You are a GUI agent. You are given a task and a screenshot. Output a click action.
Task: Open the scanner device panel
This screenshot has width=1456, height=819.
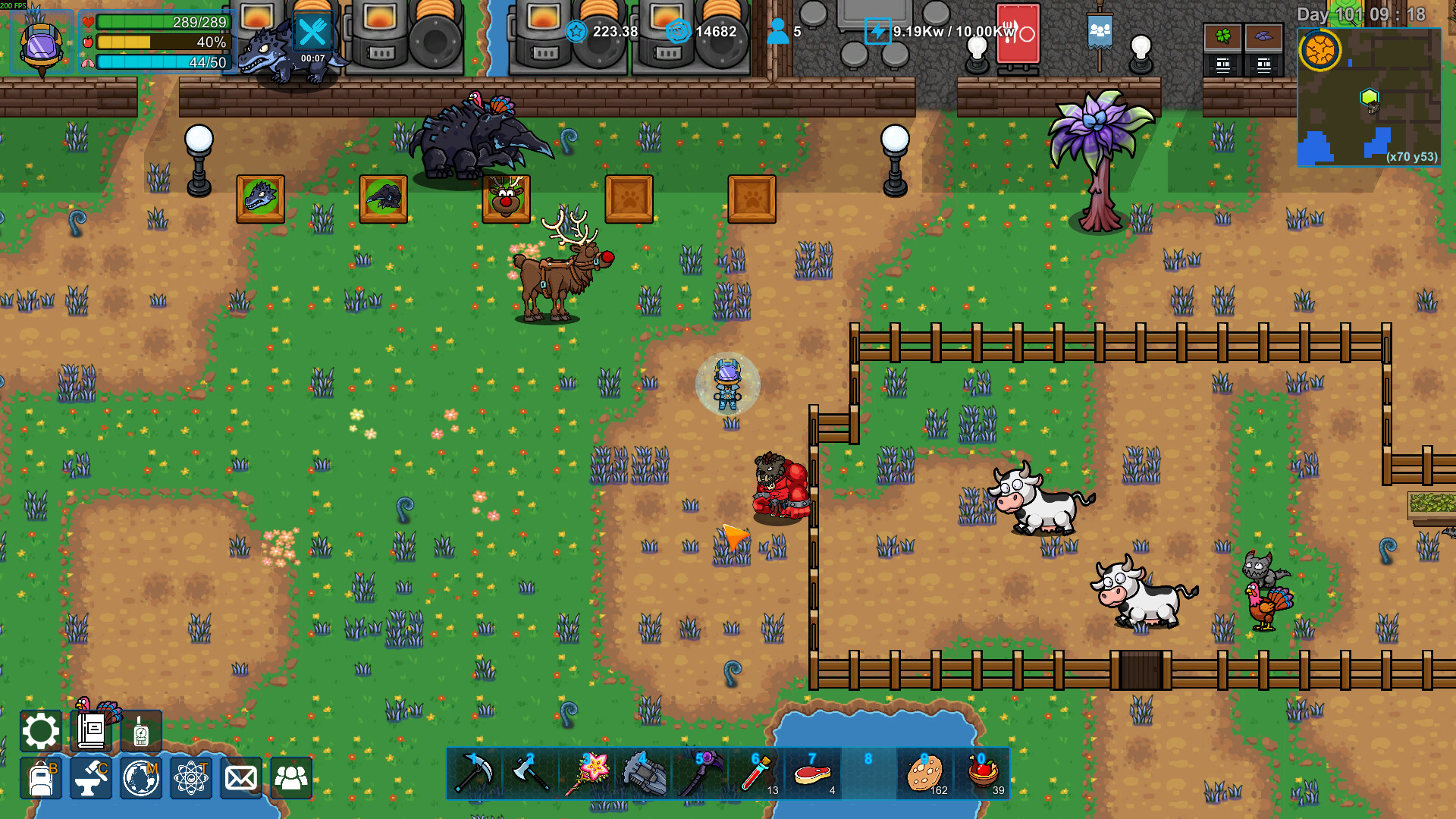141,731
